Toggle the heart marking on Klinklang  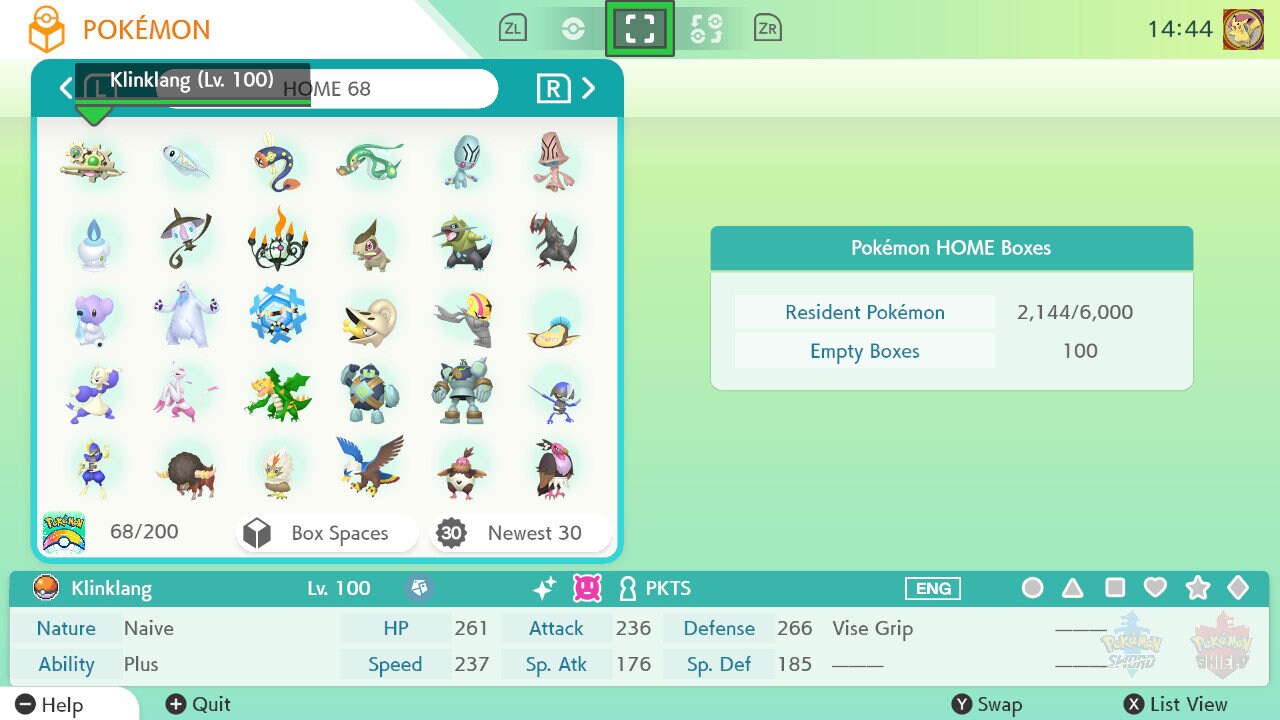[1155, 588]
